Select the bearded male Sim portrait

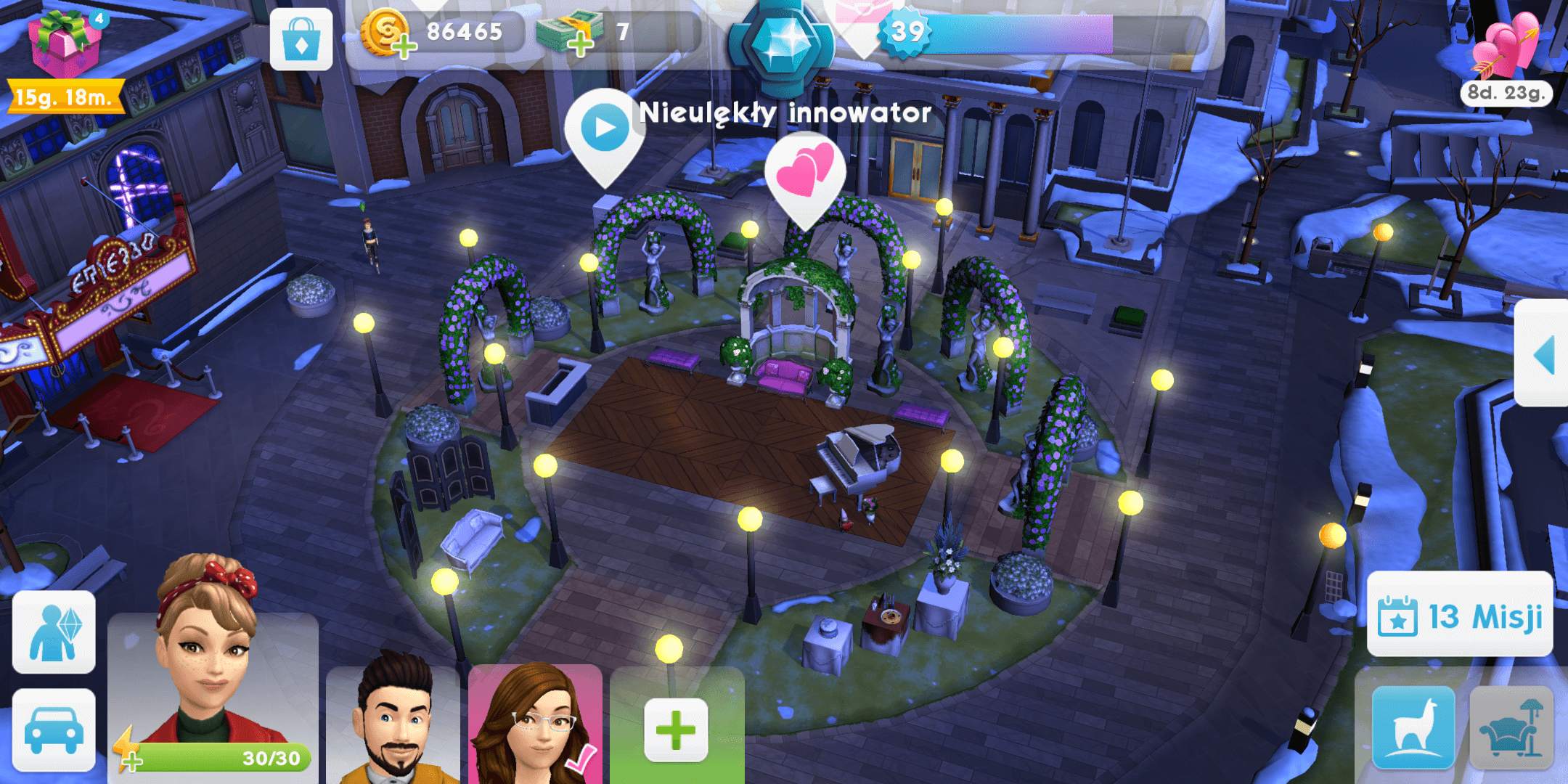[x=393, y=722]
